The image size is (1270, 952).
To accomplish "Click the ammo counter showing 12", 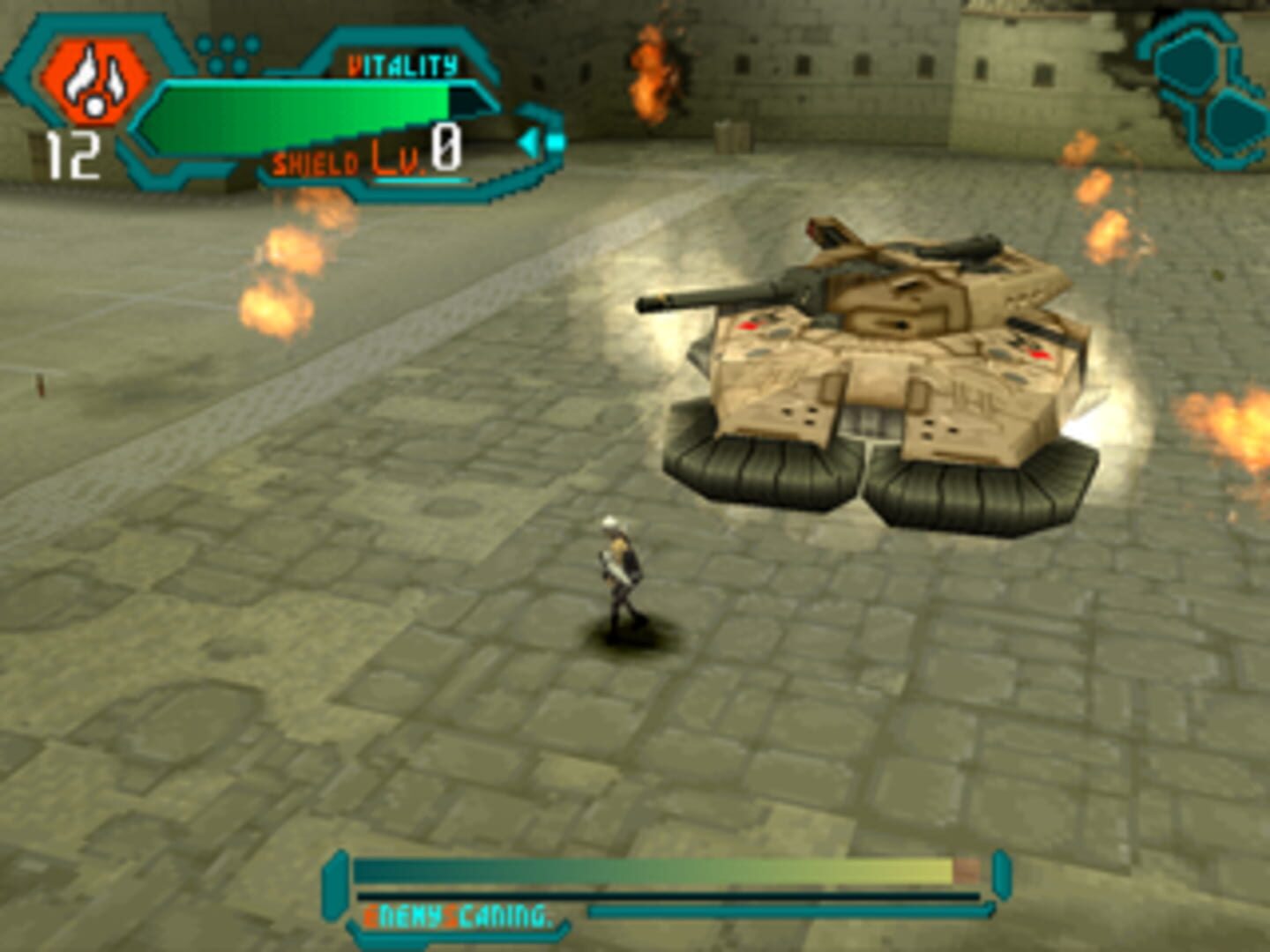I will point(73,154).
